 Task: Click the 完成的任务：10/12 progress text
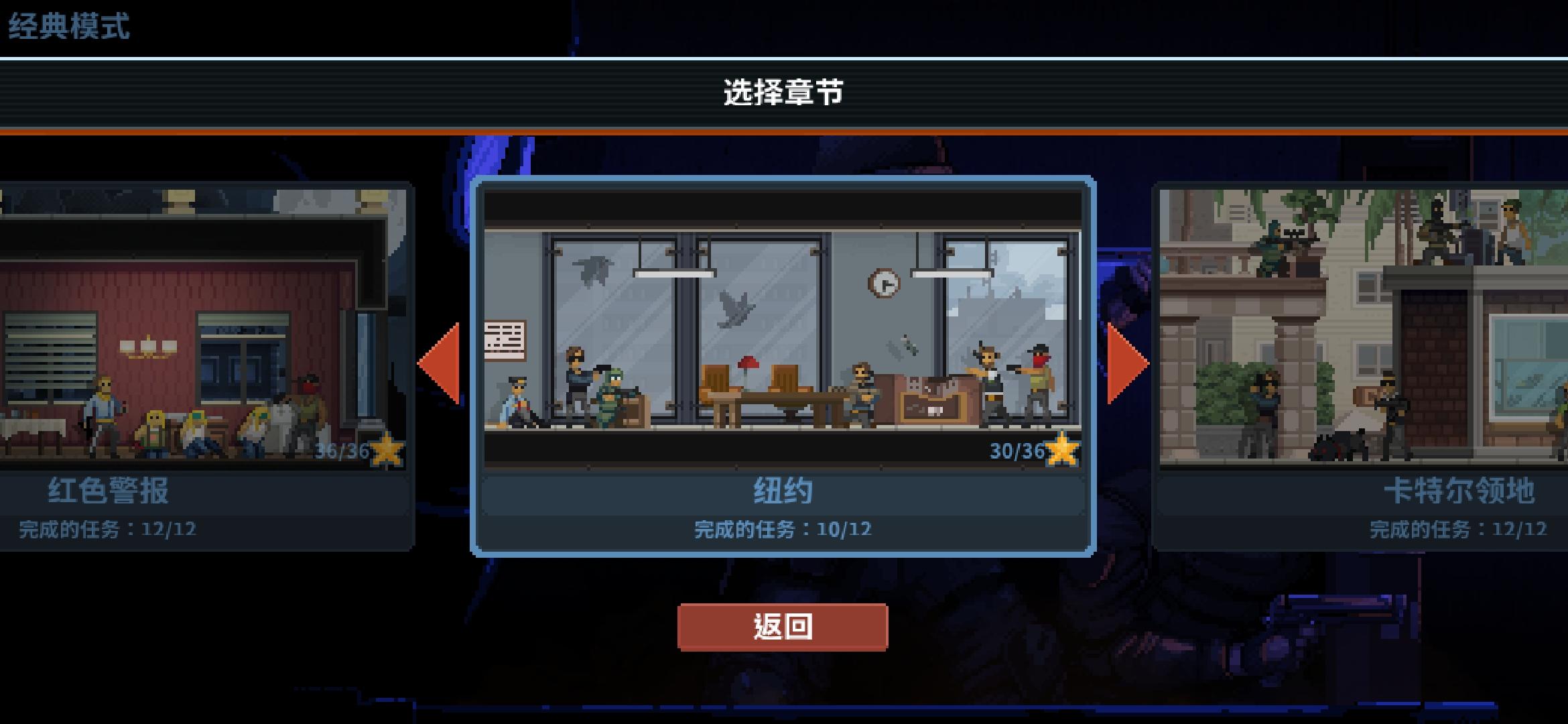click(783, 529)
